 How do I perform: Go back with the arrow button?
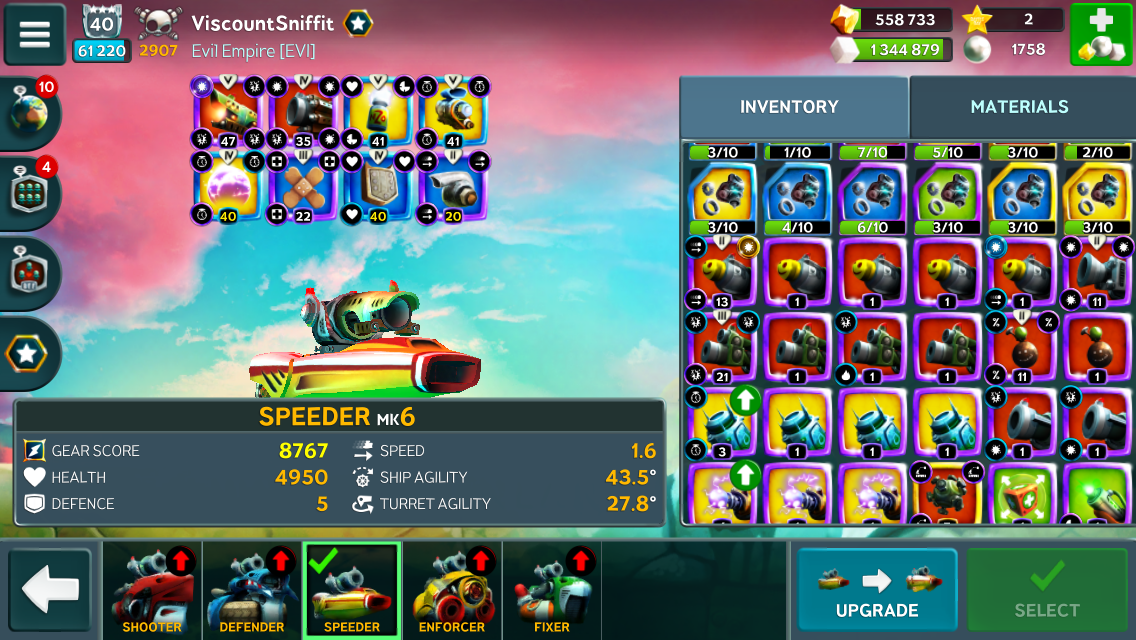[x=49, y=589]
